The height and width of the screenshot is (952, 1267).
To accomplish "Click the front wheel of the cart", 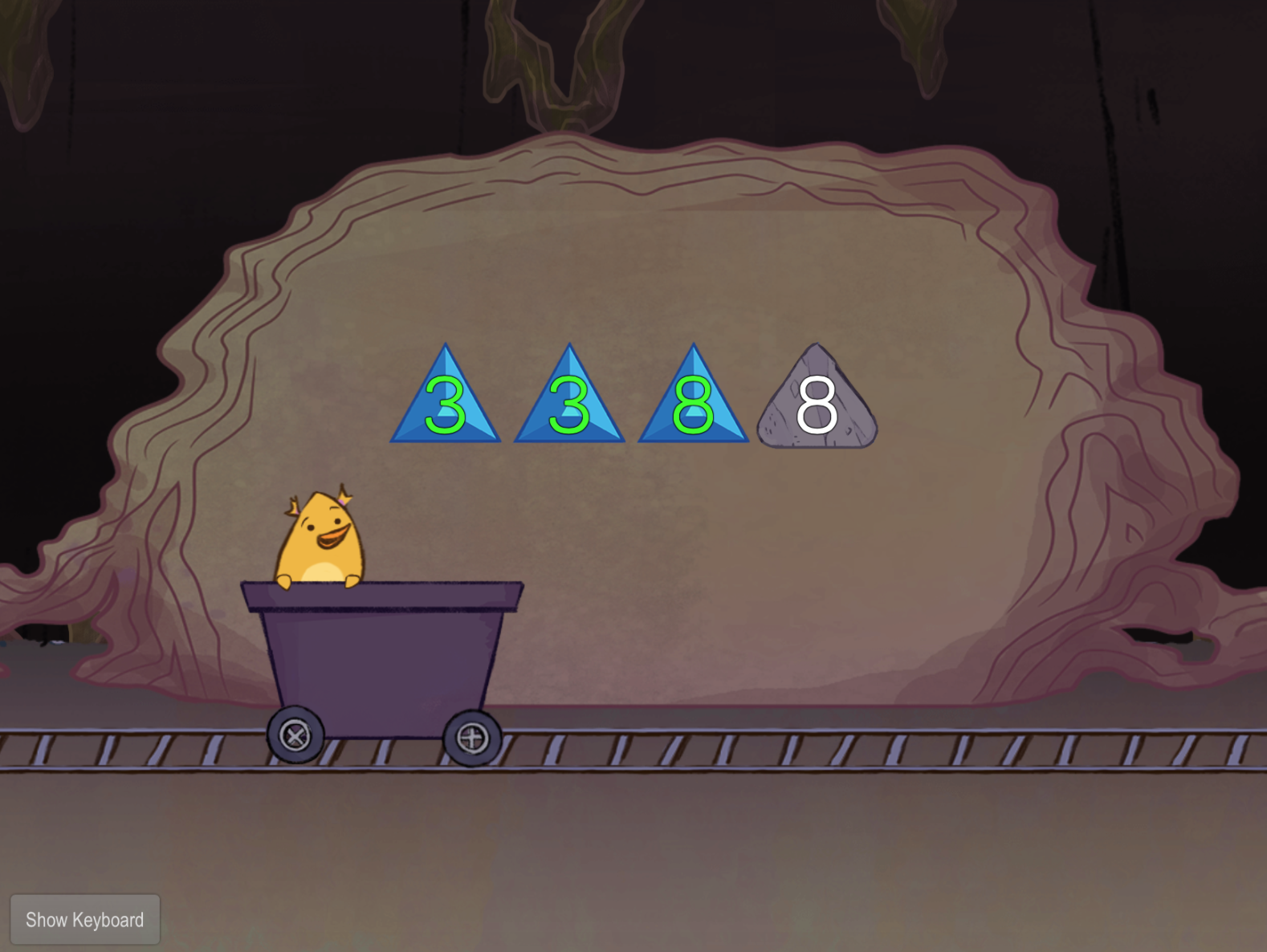I will (473, 738).
